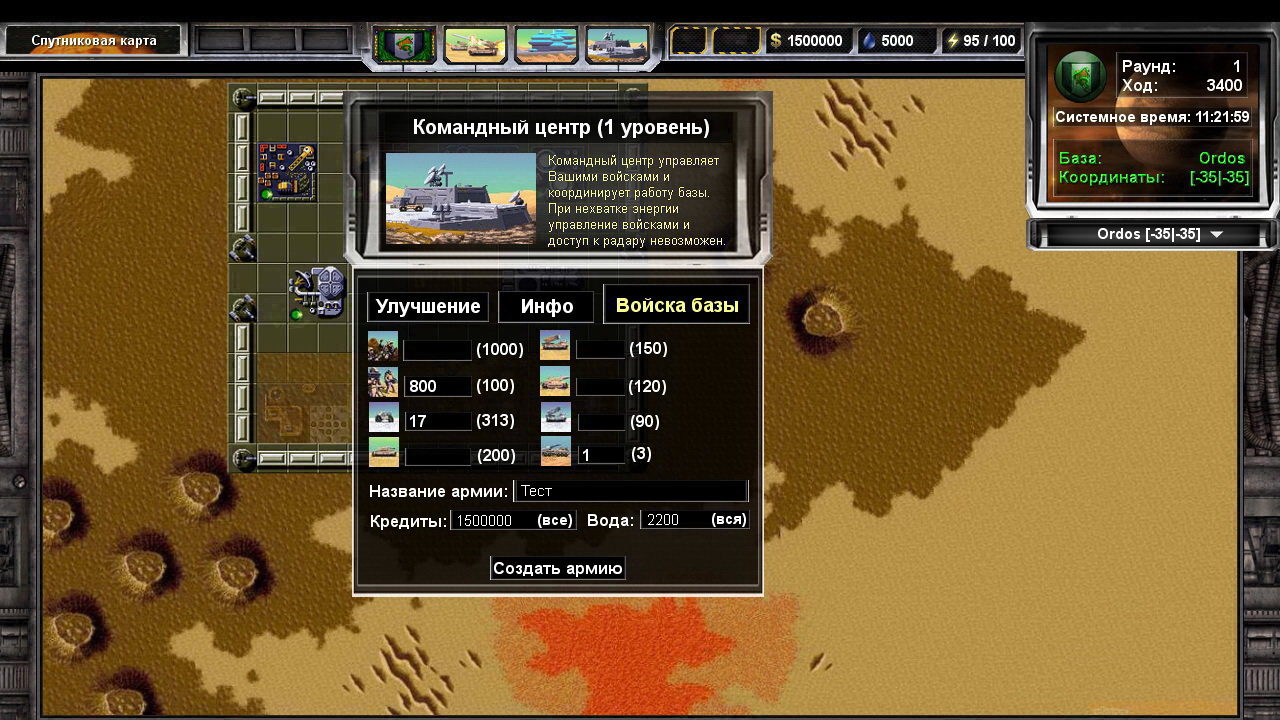Select the Войска базы tab
Screen dimensions: 1280x720
coord(677,305)
